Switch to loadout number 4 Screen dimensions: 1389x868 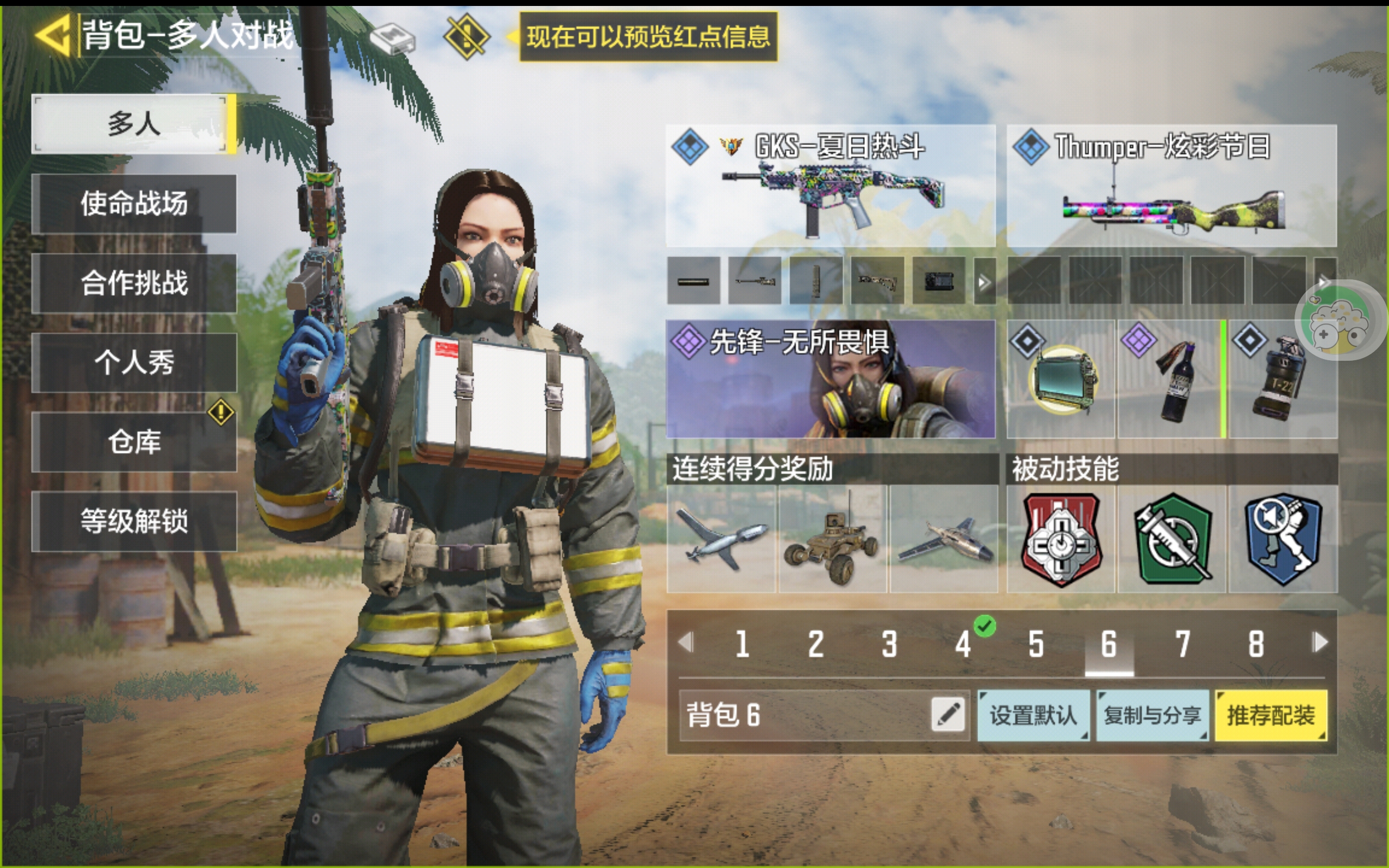963,644
